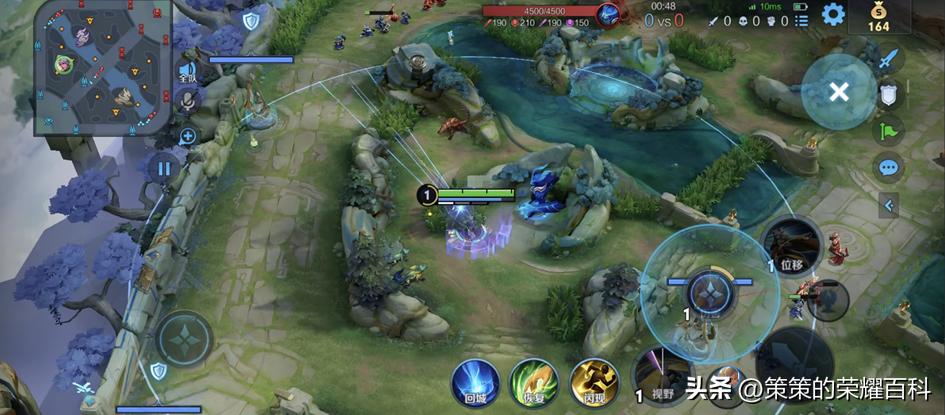Click the minimap
This screenshot has height=415, width=945.
(x=102, y=66)
